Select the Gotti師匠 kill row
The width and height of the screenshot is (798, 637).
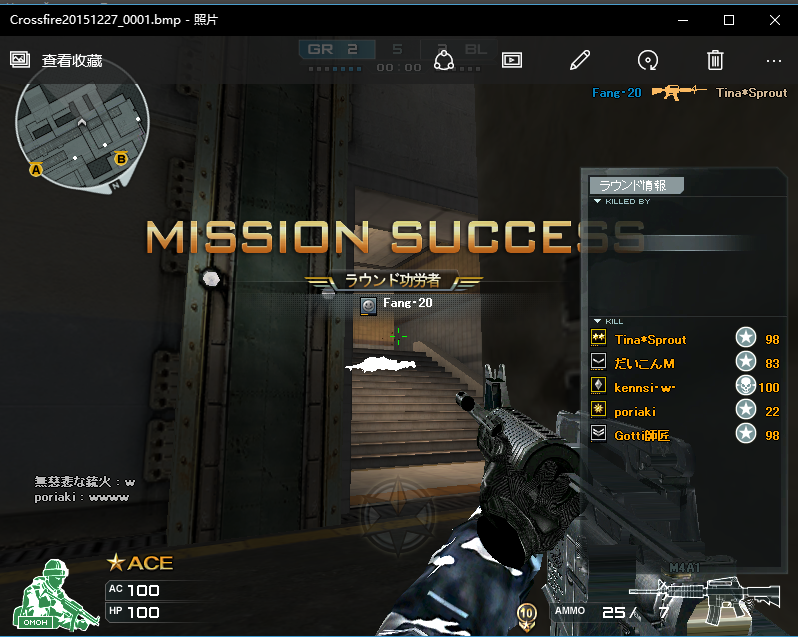[x=642, y=436]
